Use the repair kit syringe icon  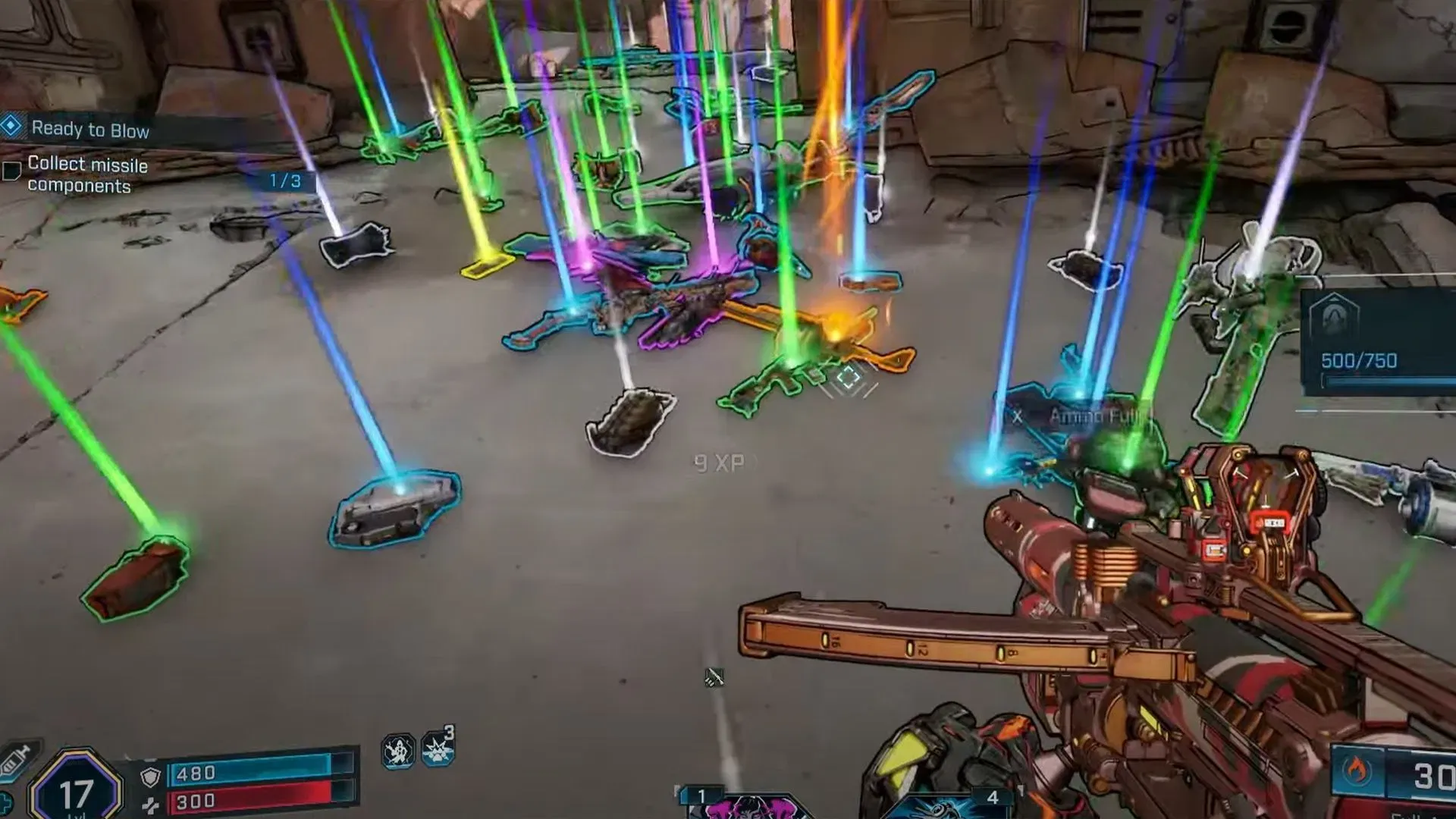[x=15, y=759]
